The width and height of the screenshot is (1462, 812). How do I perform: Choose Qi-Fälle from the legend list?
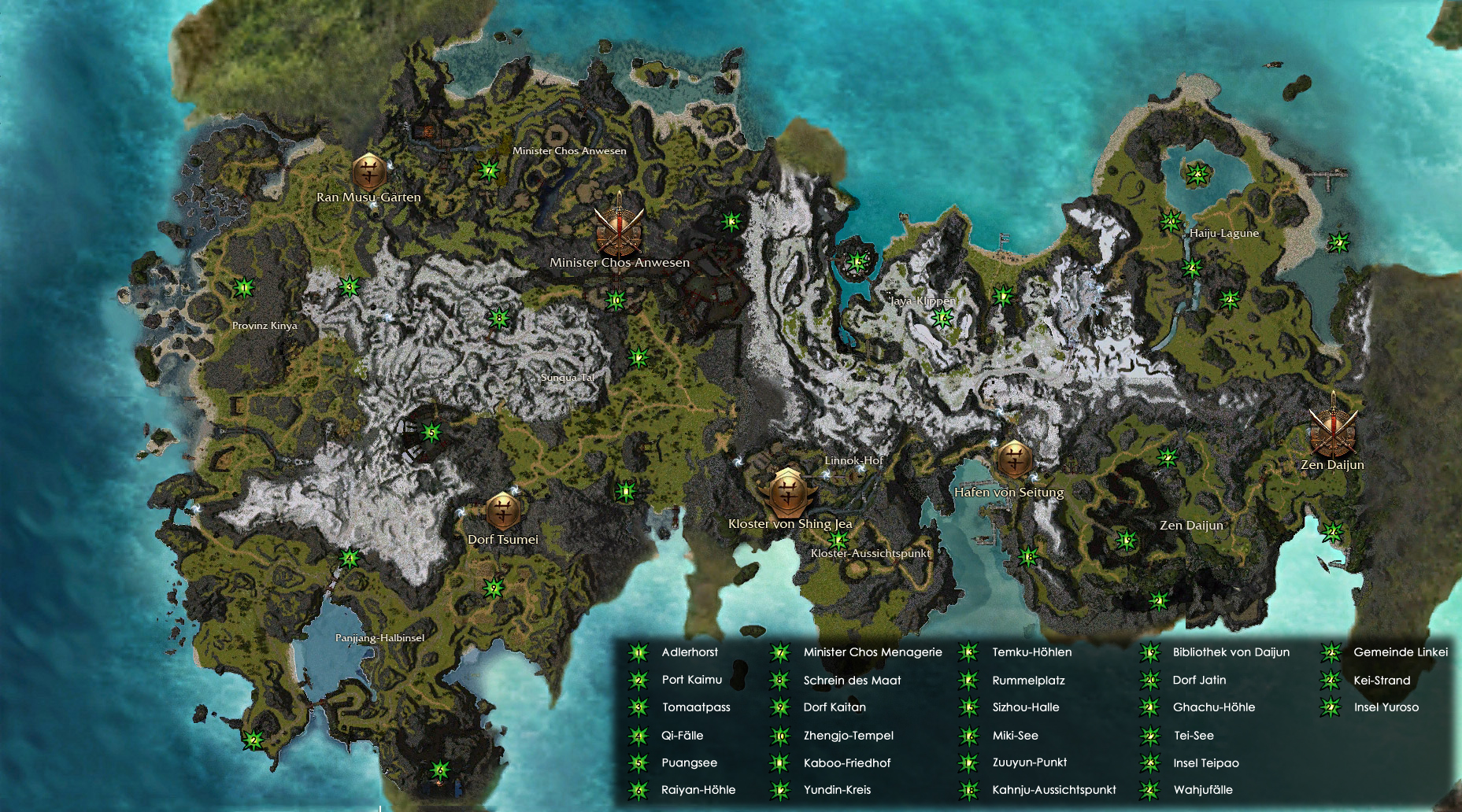tap(682, 736)
